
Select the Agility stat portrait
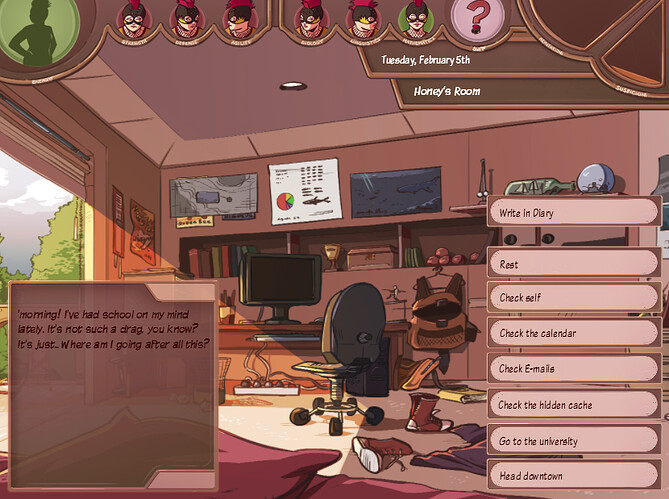coord(239,19)
